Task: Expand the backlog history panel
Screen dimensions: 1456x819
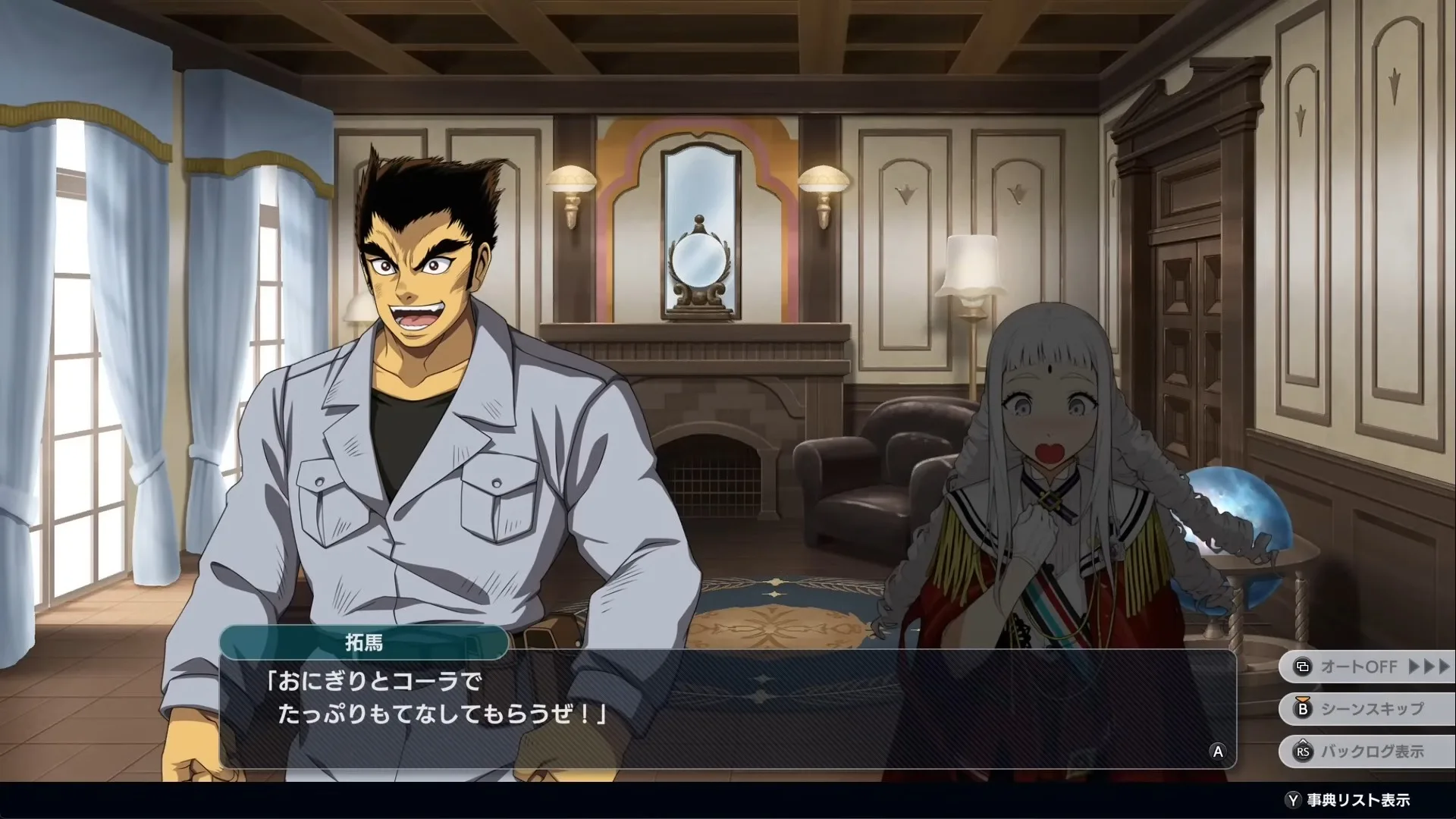Action: click(x=1365, y=752)
